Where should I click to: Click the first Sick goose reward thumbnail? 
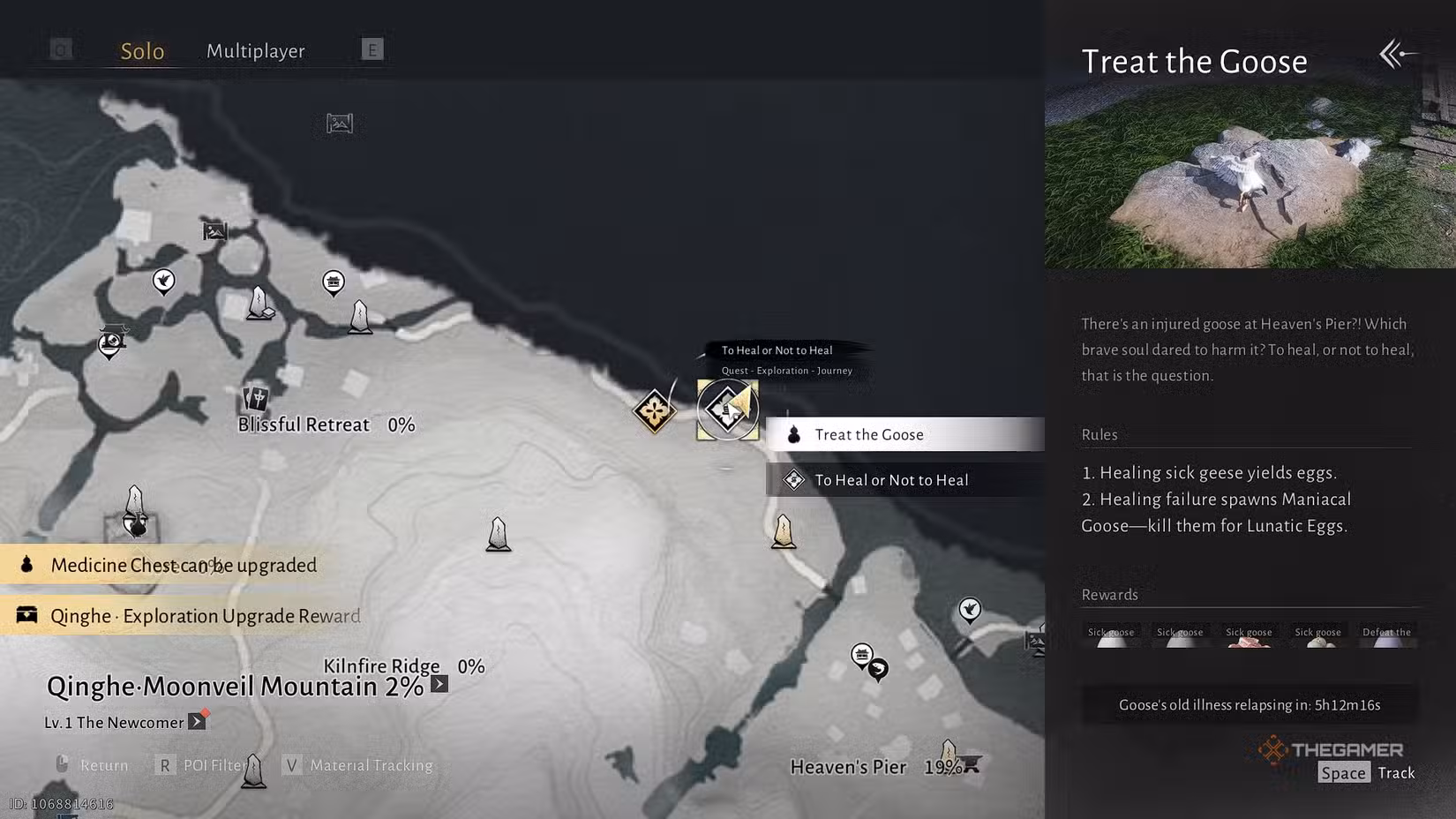(1111, 640)
